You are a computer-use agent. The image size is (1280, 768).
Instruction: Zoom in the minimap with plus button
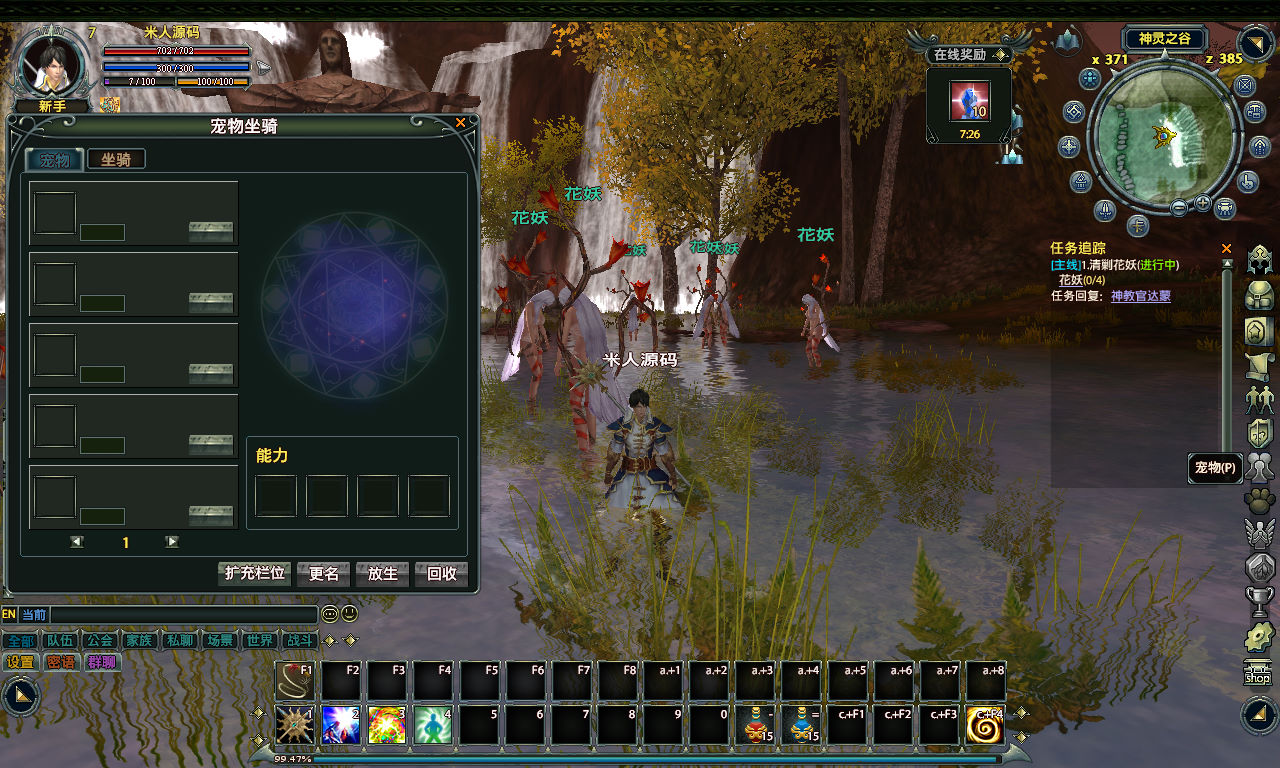[1202, 203]
